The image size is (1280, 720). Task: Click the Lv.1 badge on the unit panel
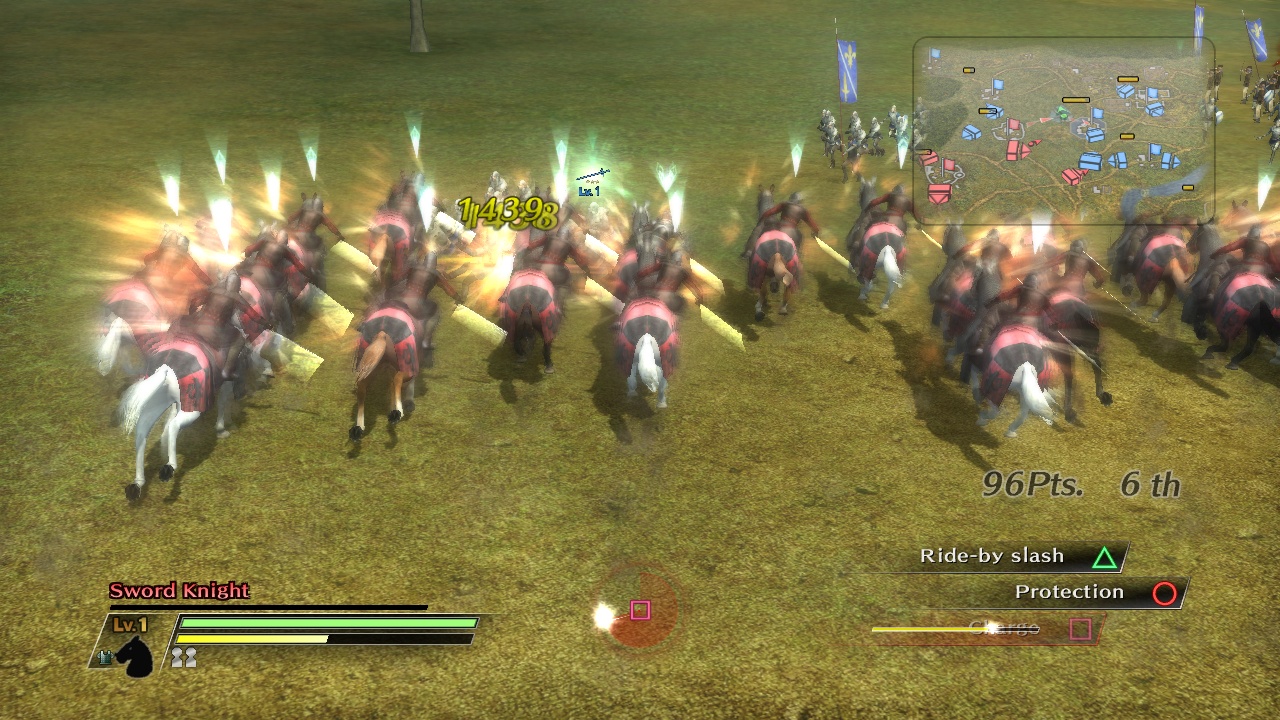click(x=130, y=623)
